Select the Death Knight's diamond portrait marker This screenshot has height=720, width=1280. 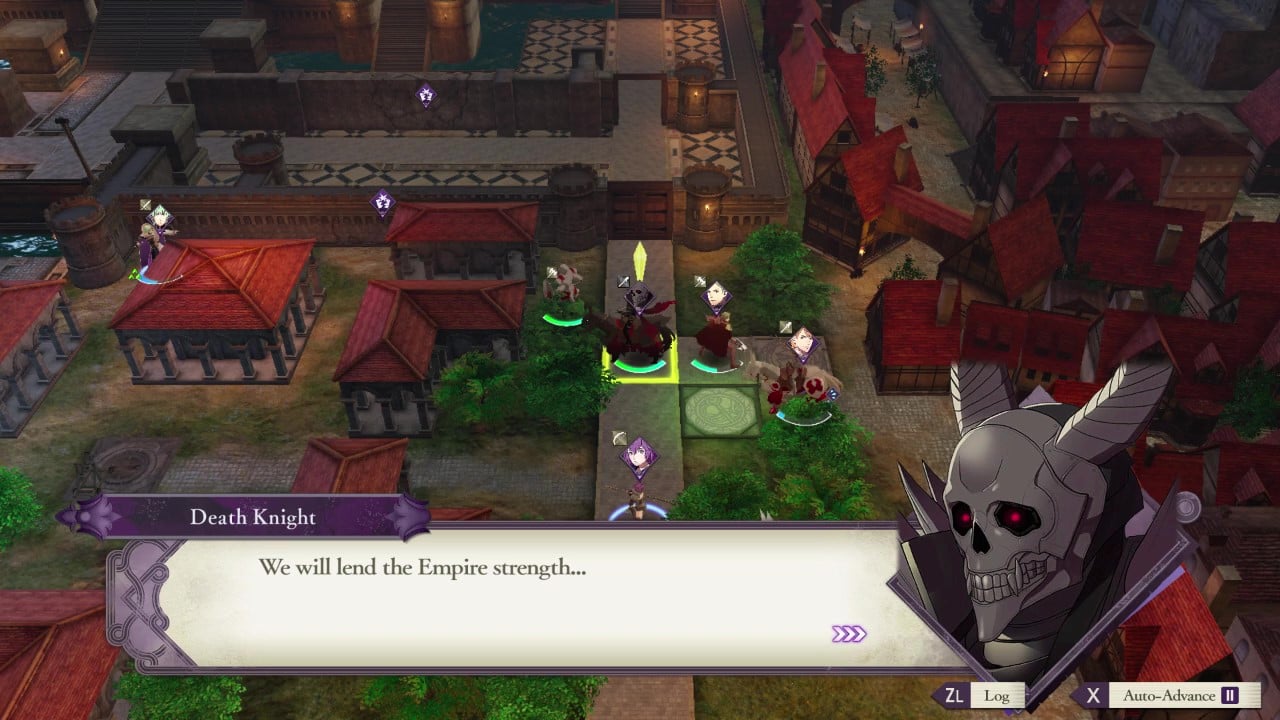click(x=639, y=298)
